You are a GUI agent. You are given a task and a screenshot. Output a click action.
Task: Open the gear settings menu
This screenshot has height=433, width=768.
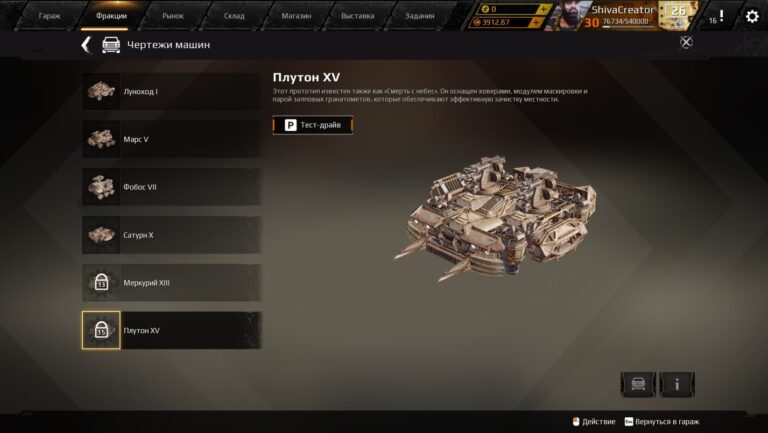click(x=752, y=16)
